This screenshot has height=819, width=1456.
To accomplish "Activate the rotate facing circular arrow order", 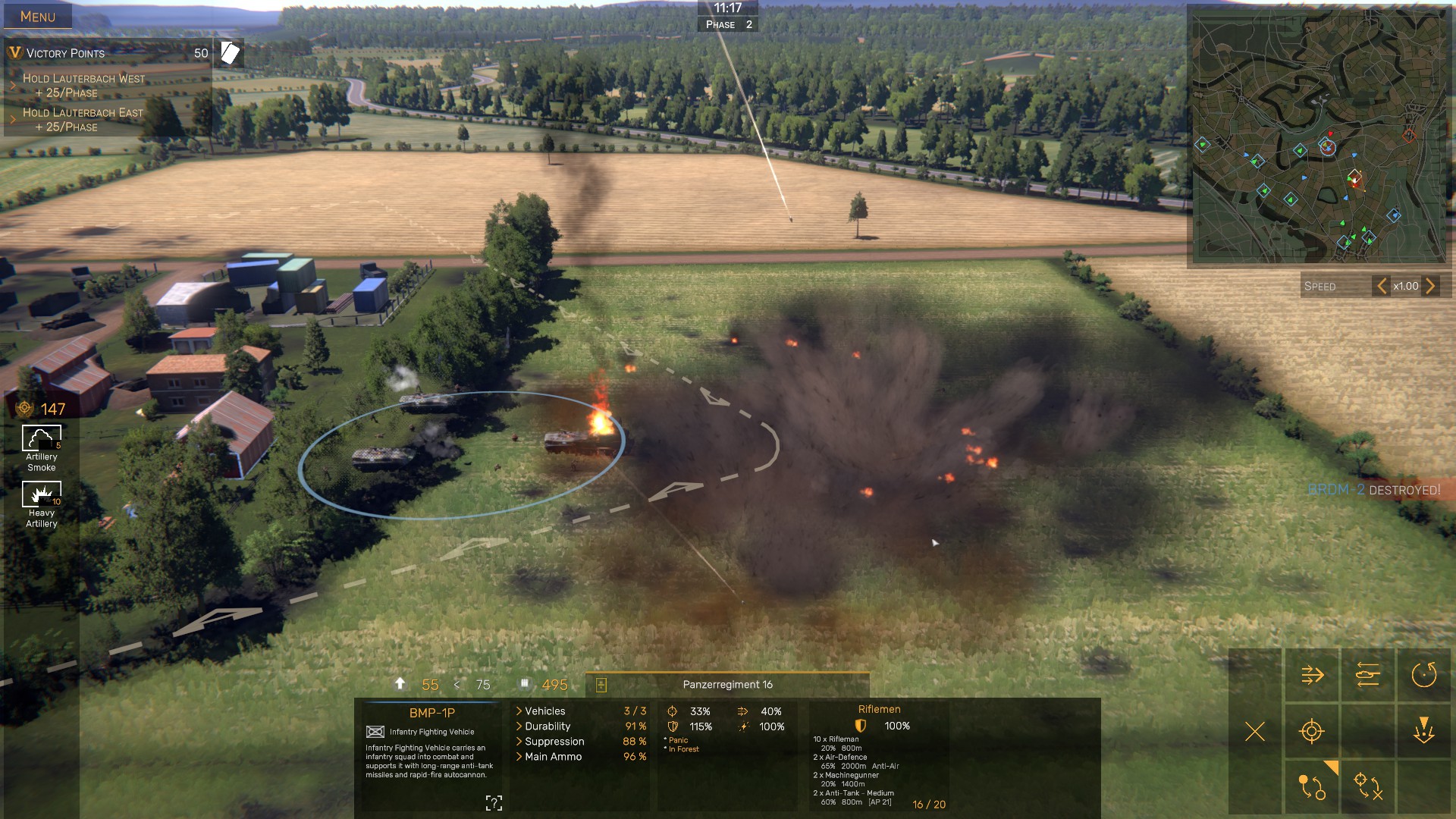I will (1423, 675).
